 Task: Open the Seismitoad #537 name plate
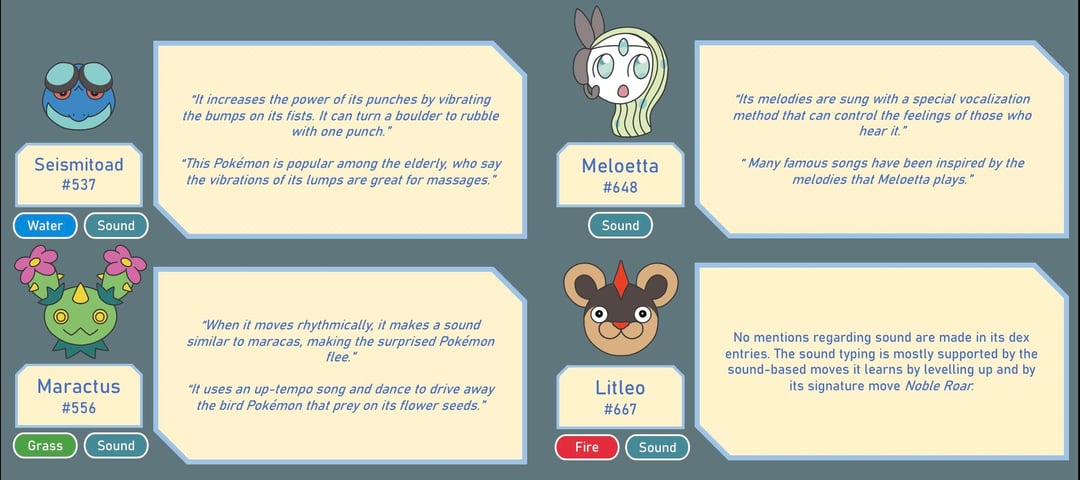[80, 173]
